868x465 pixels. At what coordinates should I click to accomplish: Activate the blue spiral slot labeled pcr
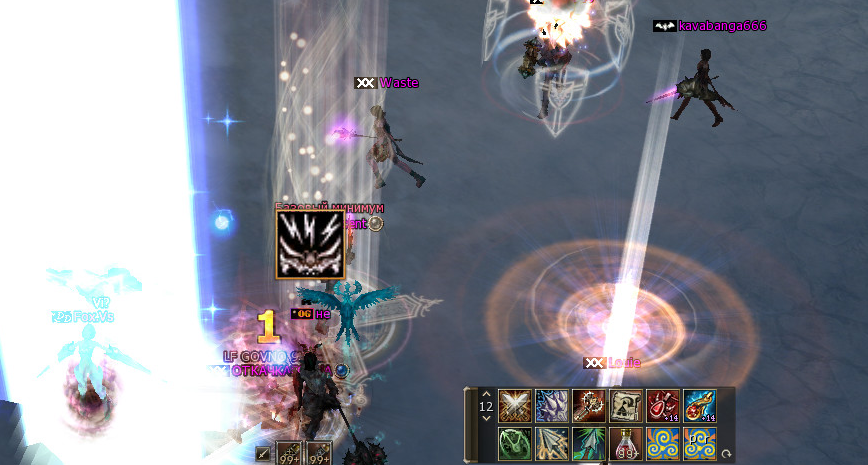pos(700,443)
